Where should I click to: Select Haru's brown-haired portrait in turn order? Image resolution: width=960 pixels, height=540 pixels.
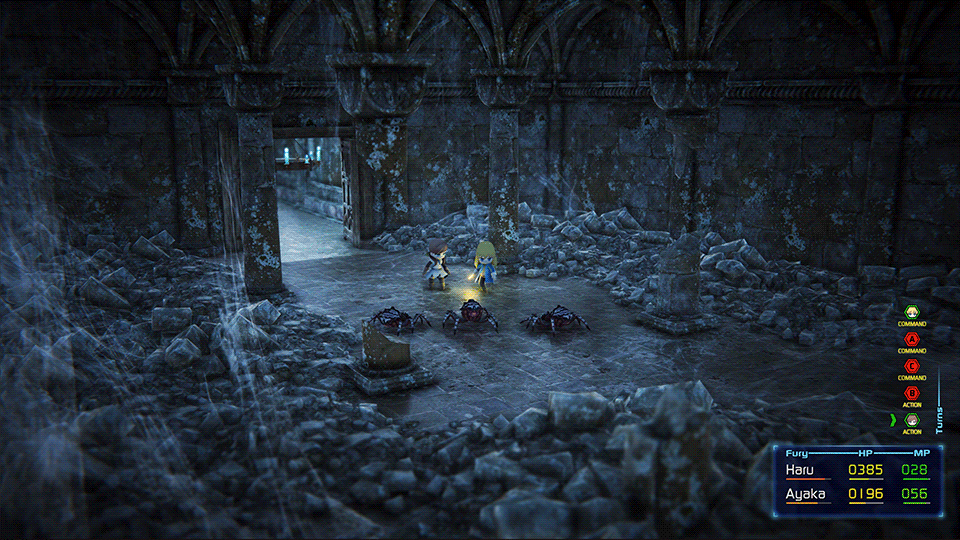point(911,421)
